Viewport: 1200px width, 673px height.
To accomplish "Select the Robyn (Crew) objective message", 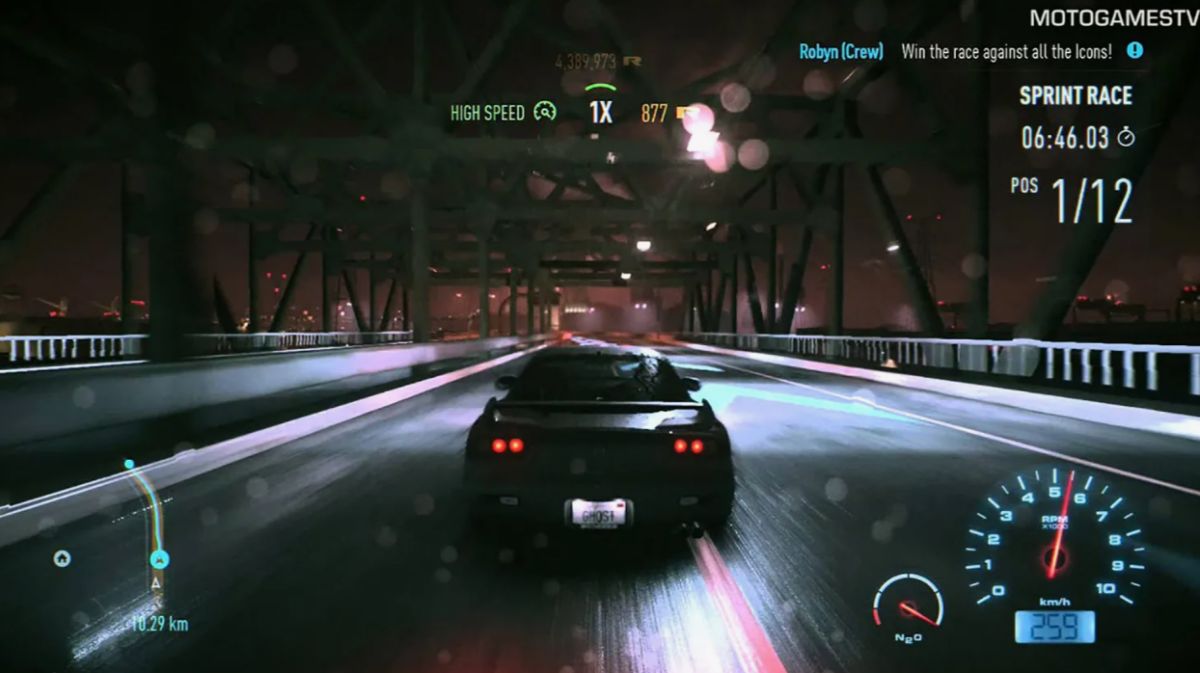I will pos(841,51).
